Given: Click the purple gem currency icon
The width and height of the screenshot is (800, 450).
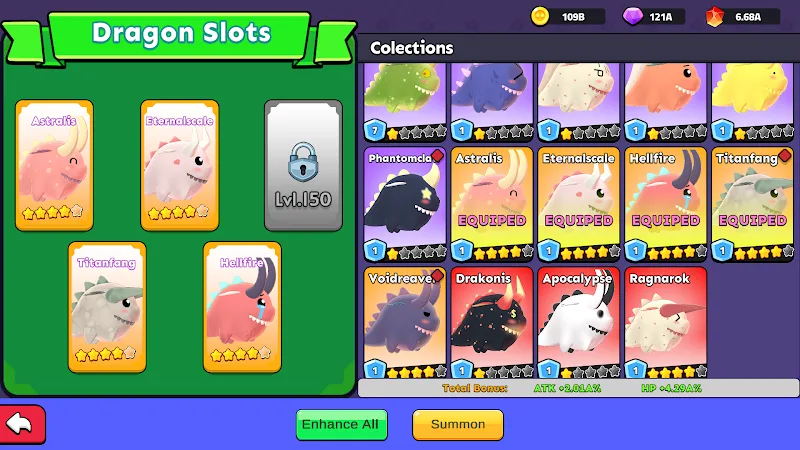Looking at the screenshot, I should [630, 16].
